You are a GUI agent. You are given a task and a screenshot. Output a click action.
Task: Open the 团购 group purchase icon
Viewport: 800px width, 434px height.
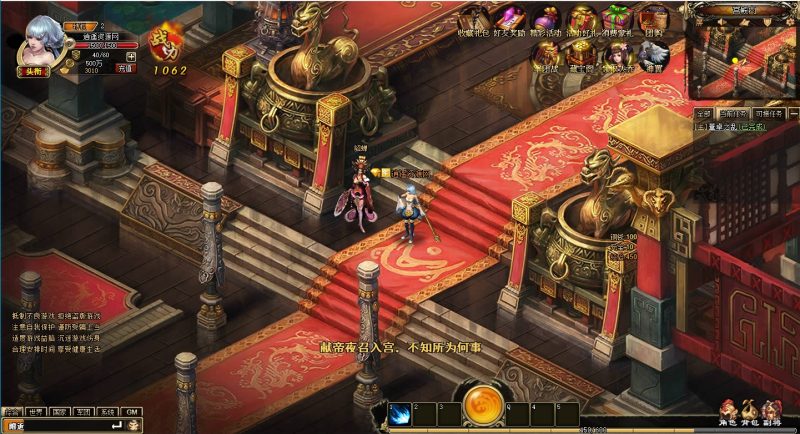[x=652, y=18]
